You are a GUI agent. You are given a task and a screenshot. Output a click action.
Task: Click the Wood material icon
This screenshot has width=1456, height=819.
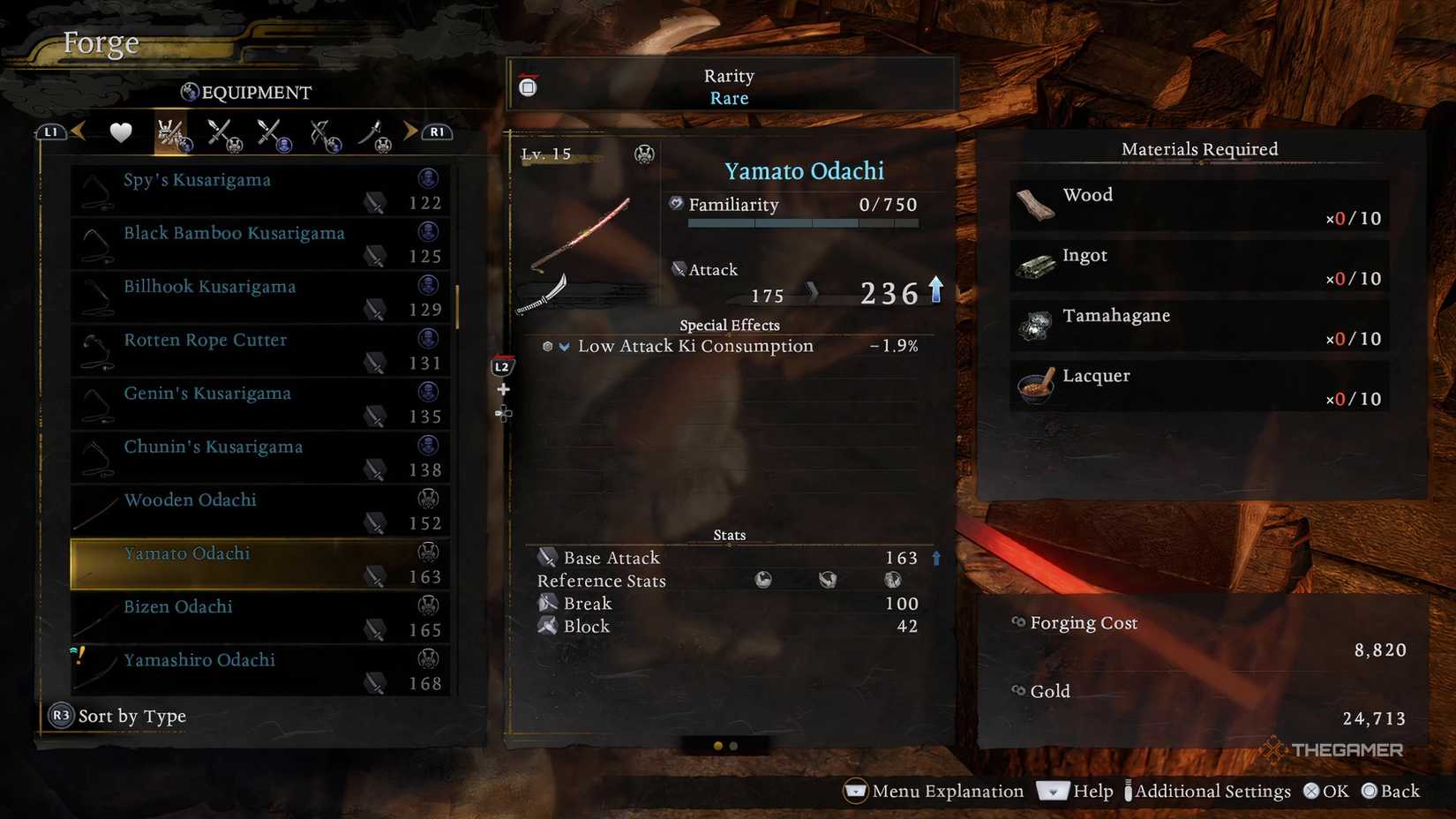coord(1034,205)
